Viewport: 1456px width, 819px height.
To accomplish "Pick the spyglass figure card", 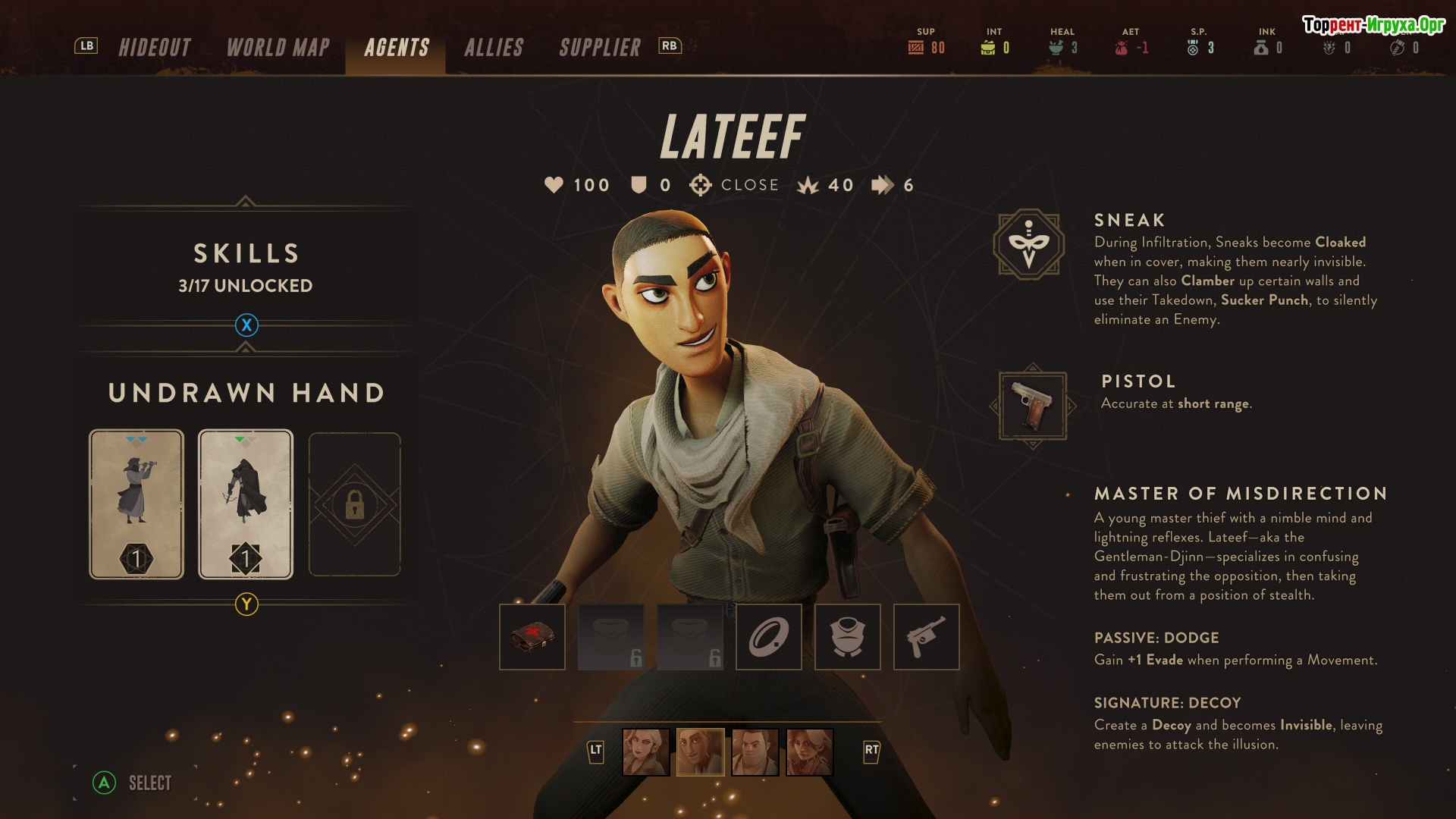I will pyautogui.click(x=136, y=504).
